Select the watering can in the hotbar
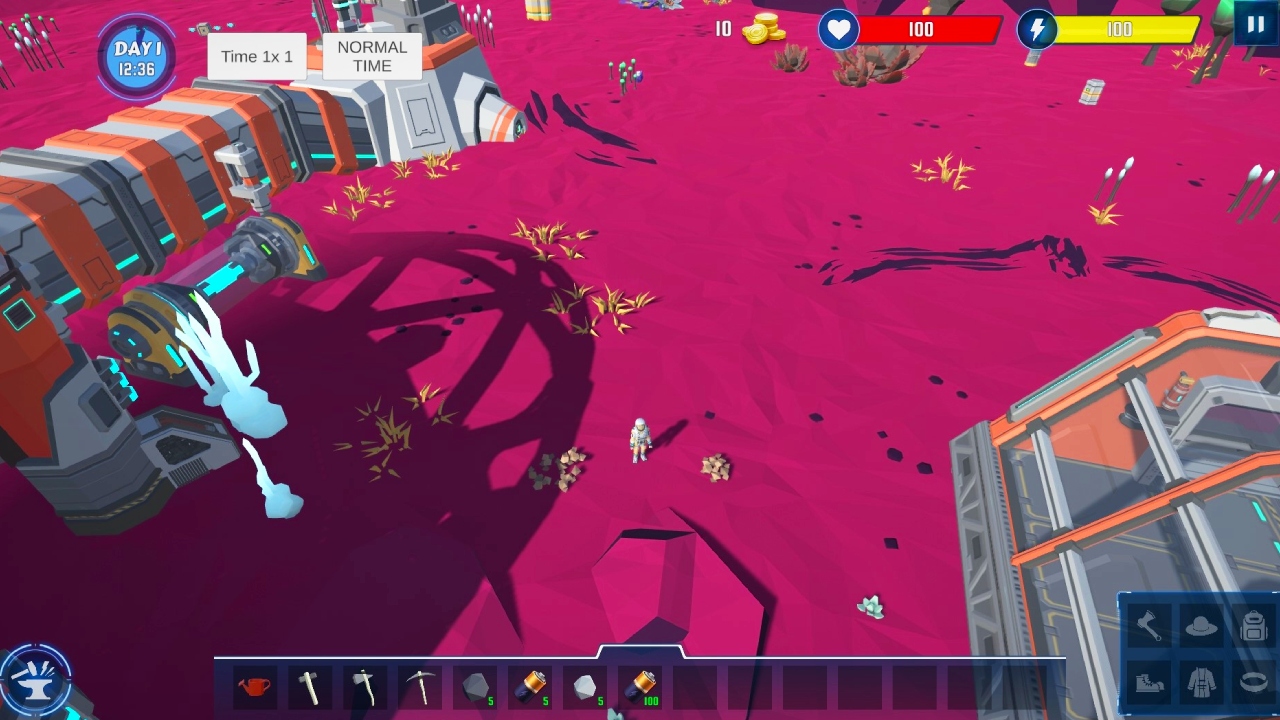This screenshot has width=1280, height=720. (x=253, y=686)
